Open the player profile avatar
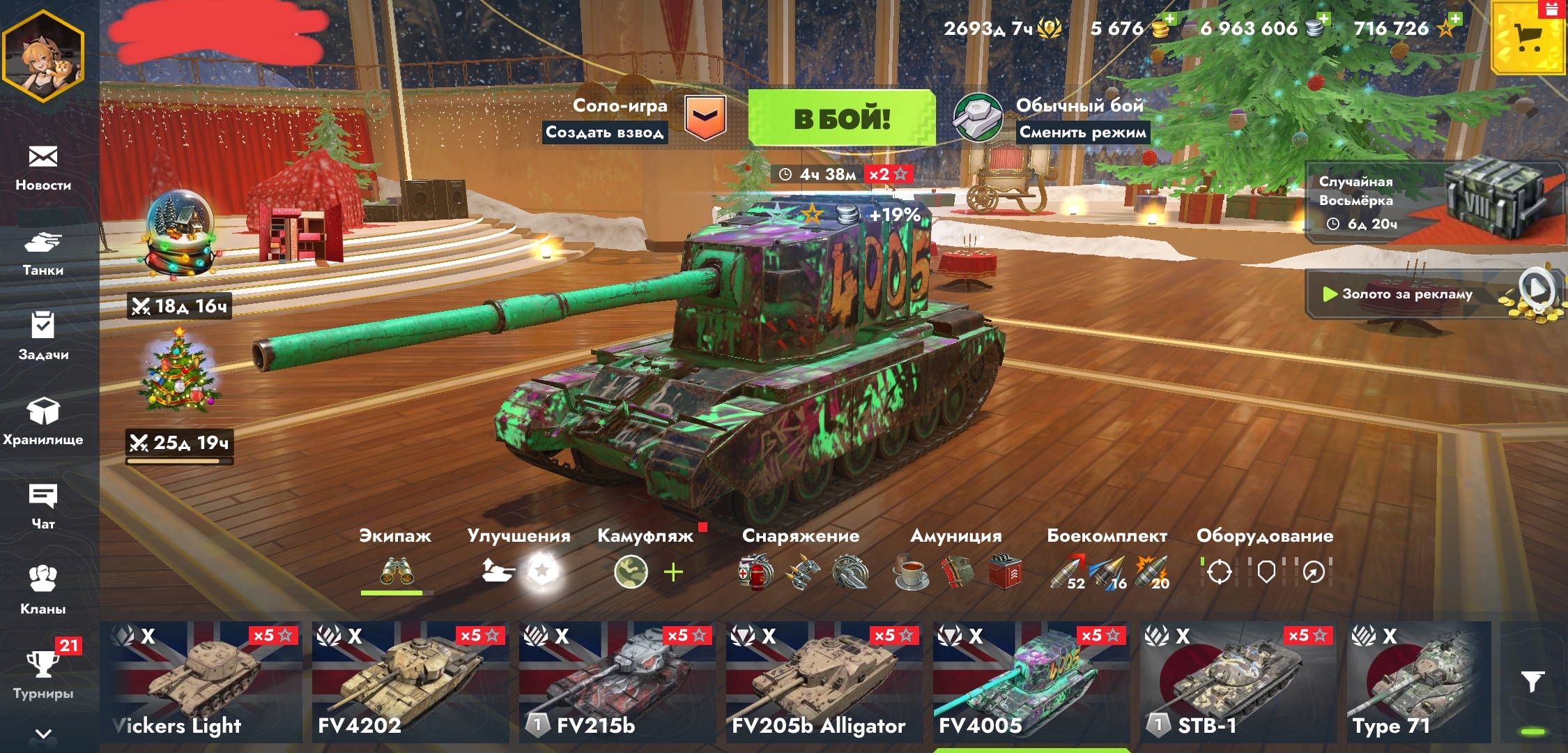Screen dimensions: 1568x753 43,56
